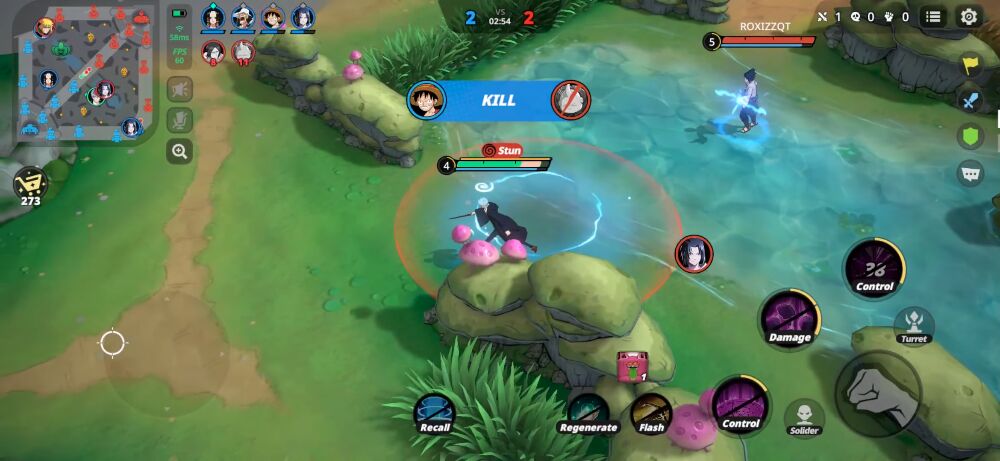Viewport: 1000px width, 461px height.
Task: Activate the Damage skill
Action: tap(790, 317)
